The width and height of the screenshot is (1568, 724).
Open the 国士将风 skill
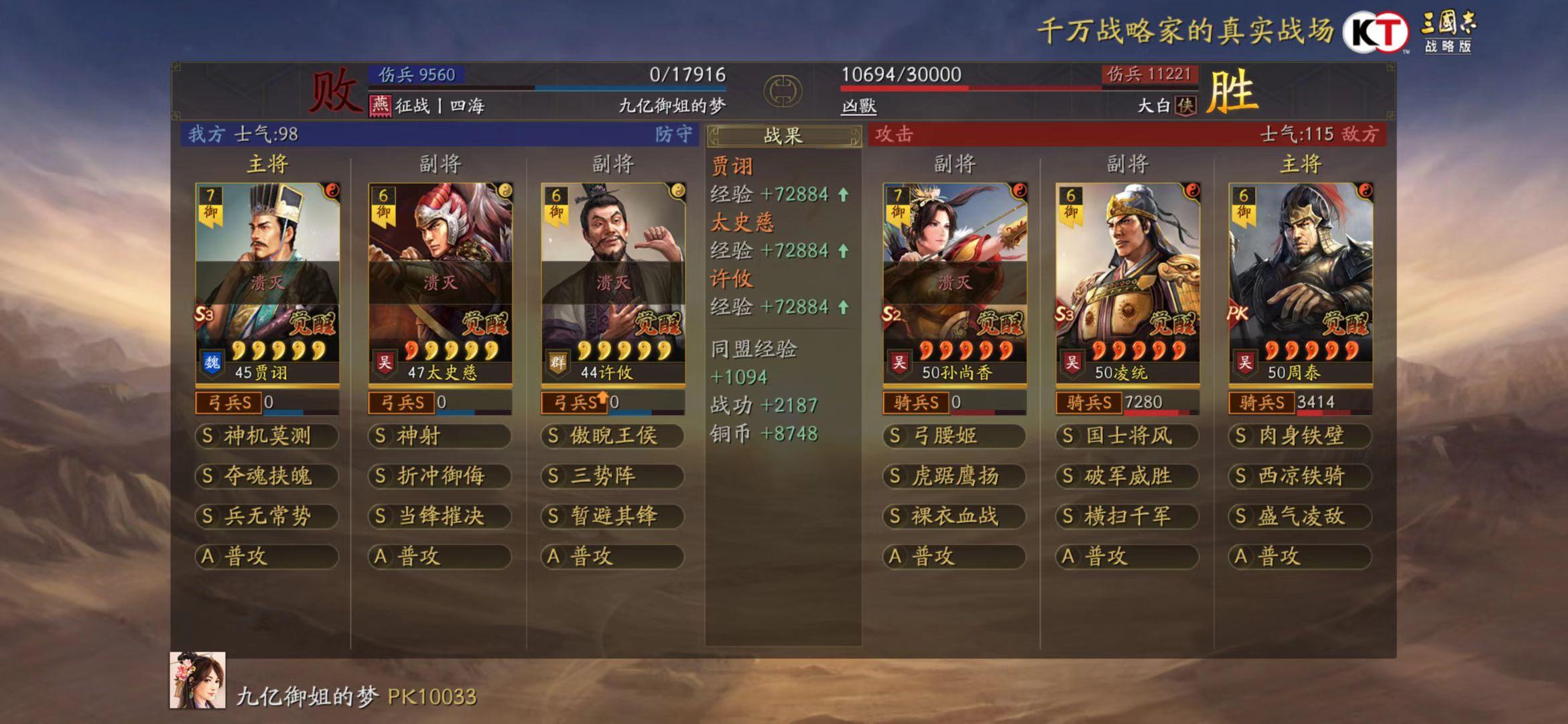(1127, 436)
